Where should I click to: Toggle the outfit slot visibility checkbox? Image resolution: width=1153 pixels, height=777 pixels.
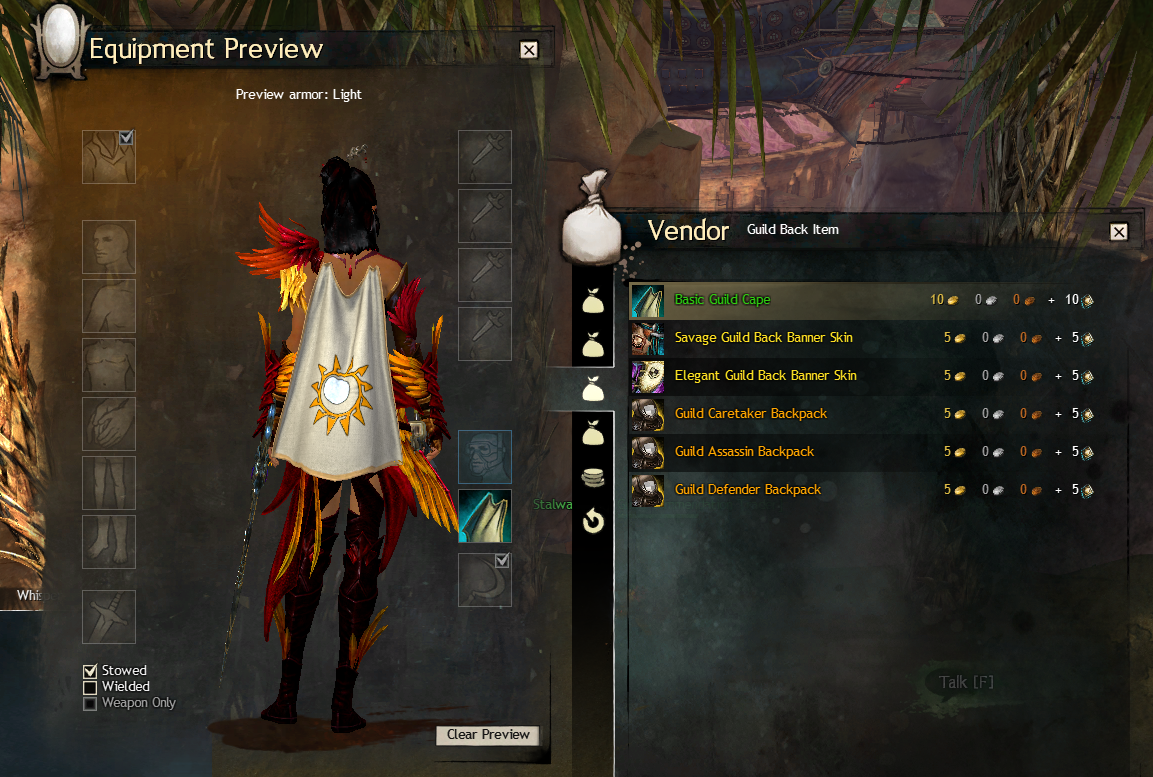(x=127, y=138)
